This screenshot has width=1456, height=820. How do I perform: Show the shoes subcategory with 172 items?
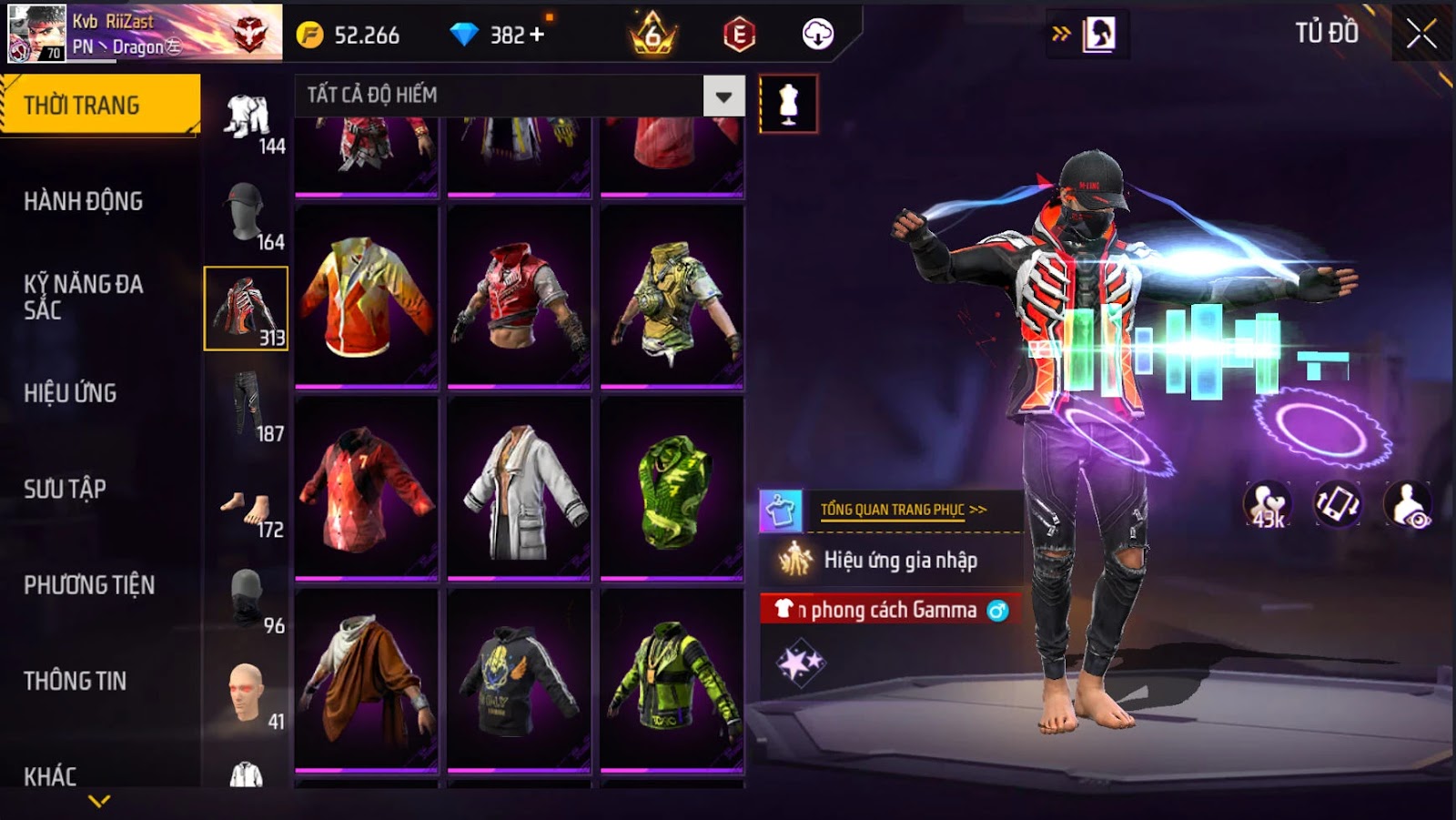[248, 511]
